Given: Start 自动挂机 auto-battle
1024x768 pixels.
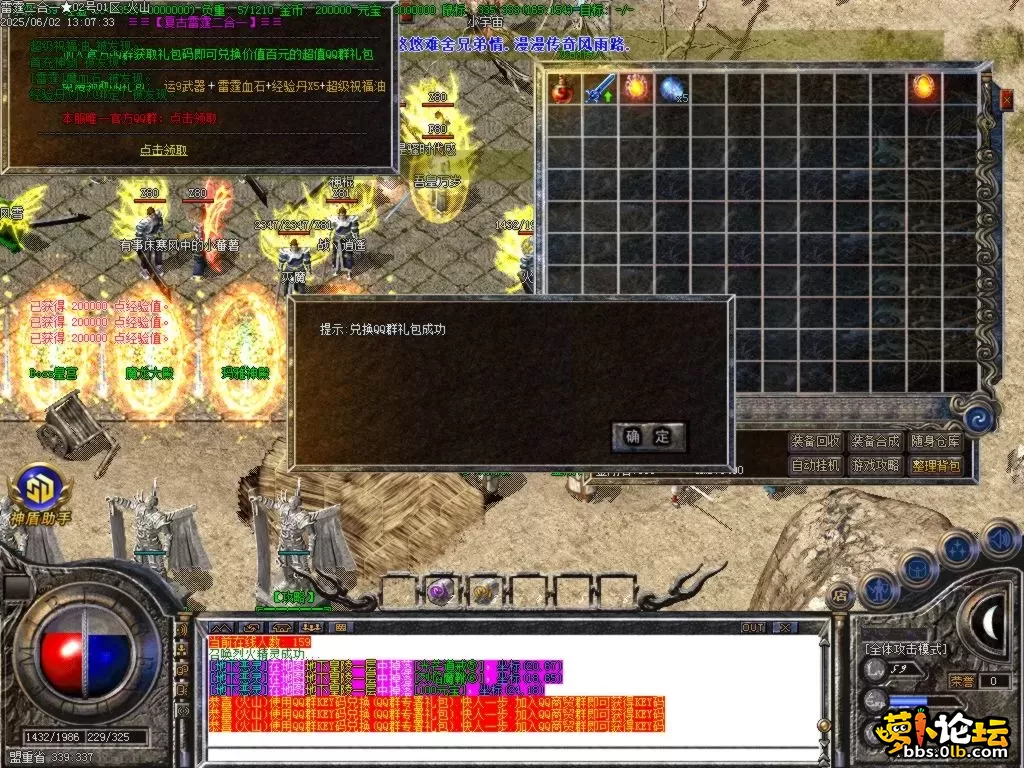Looking at the screenshot, I should pyautogui.click(x=816, y=465).
